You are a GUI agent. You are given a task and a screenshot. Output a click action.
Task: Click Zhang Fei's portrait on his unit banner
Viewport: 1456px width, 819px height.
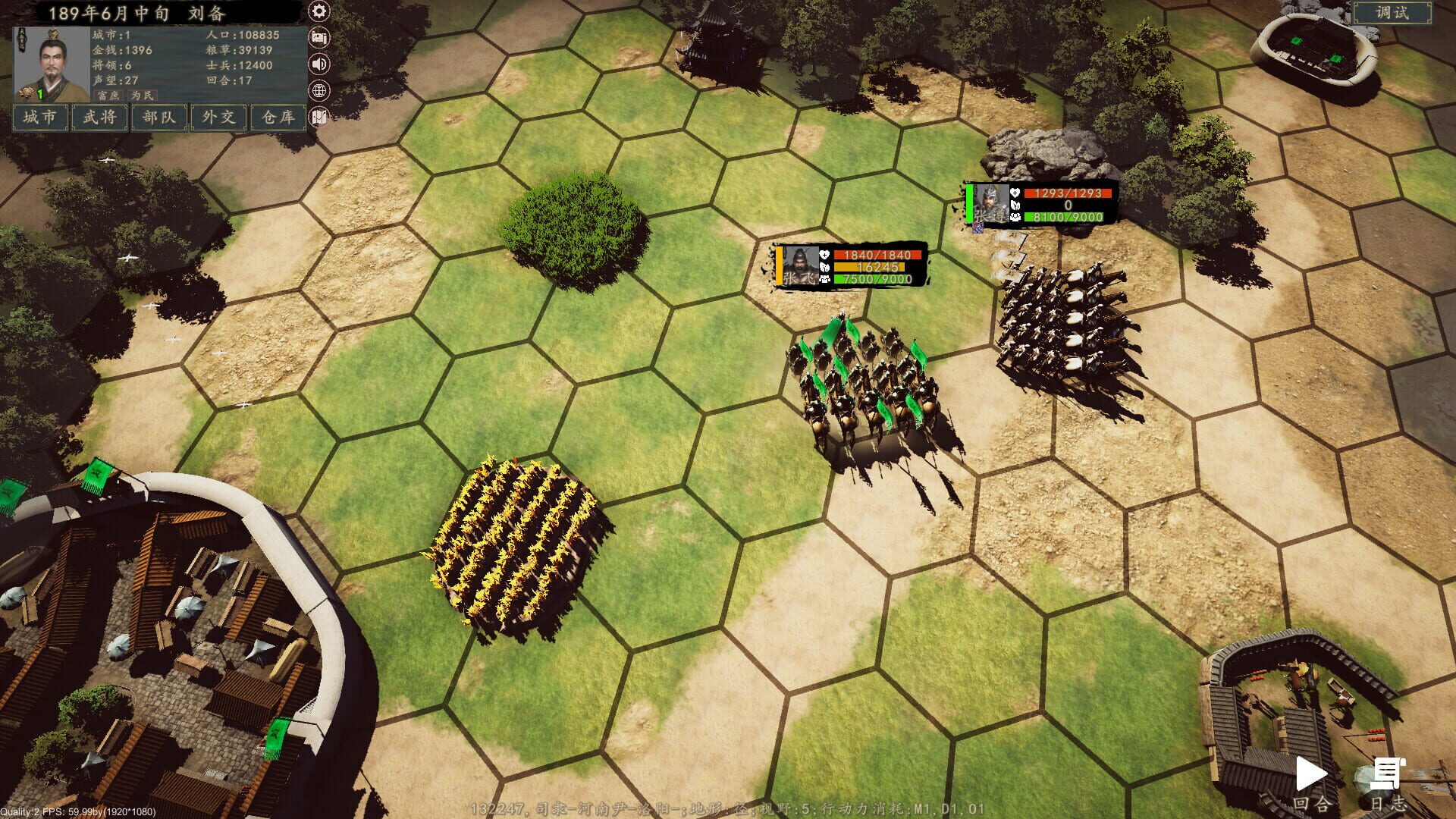coord(800,265)
